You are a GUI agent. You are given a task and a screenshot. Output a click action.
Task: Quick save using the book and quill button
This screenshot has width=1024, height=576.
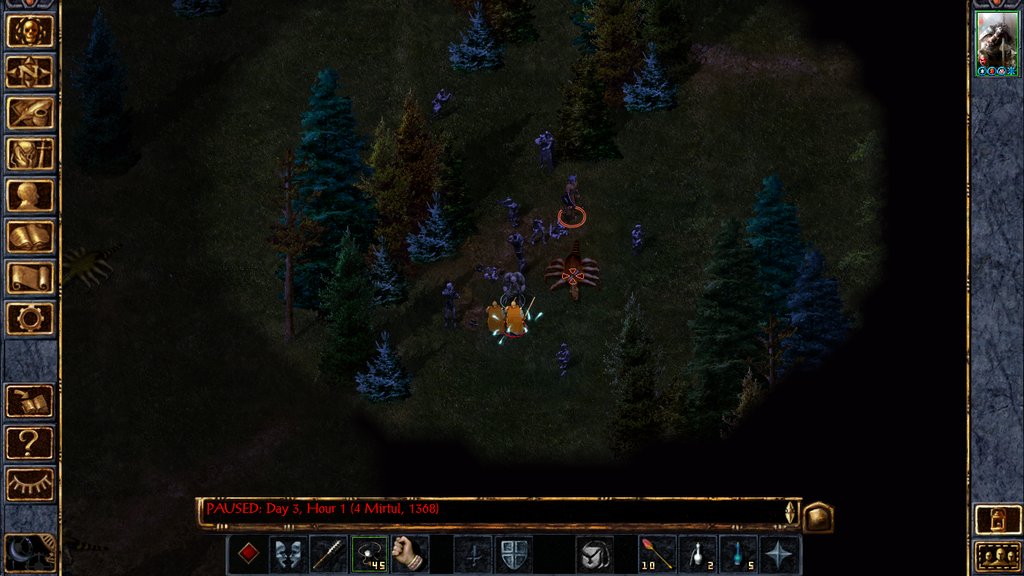coord(30,401)
